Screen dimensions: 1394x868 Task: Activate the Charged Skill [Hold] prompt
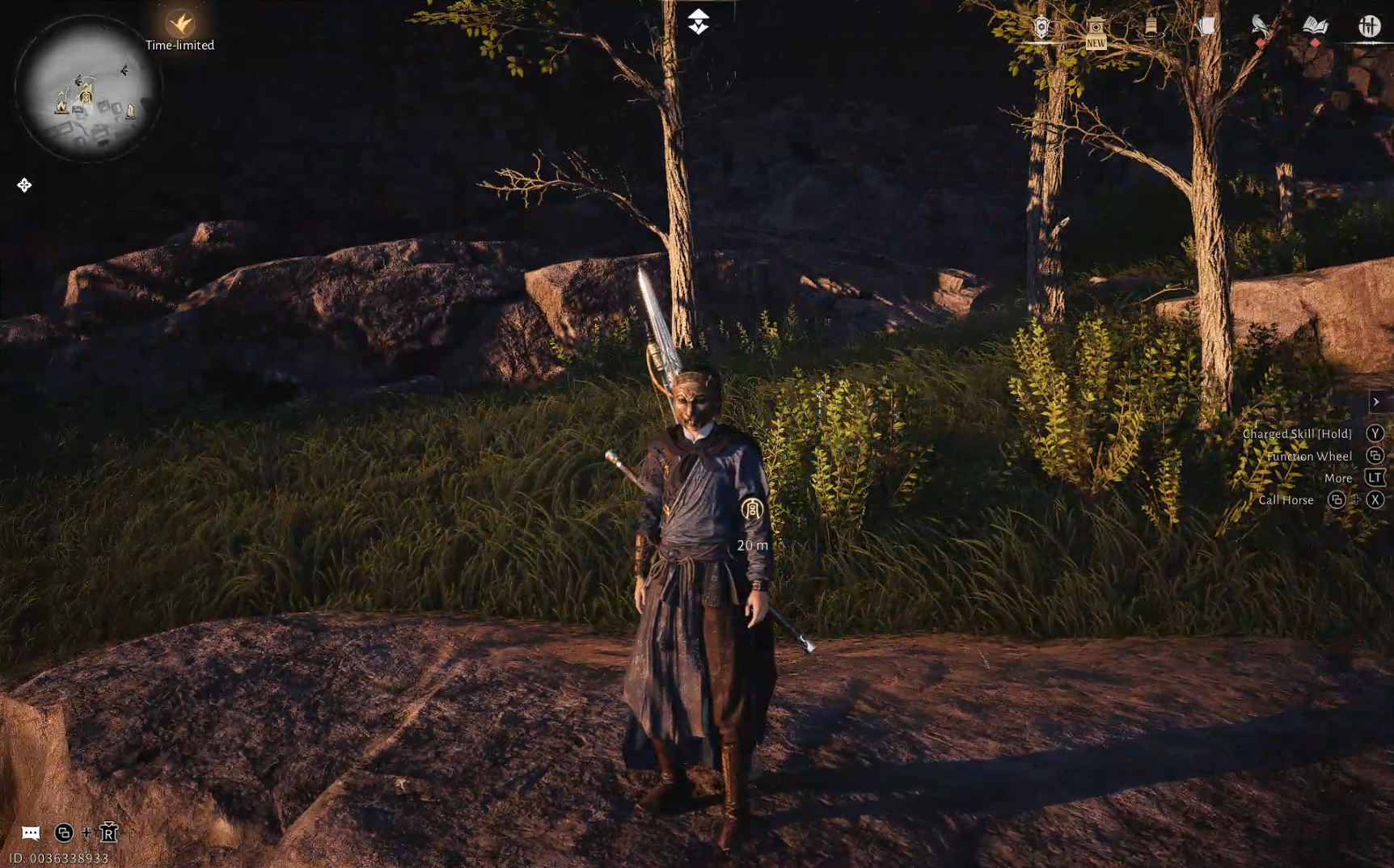(1375, 433)
